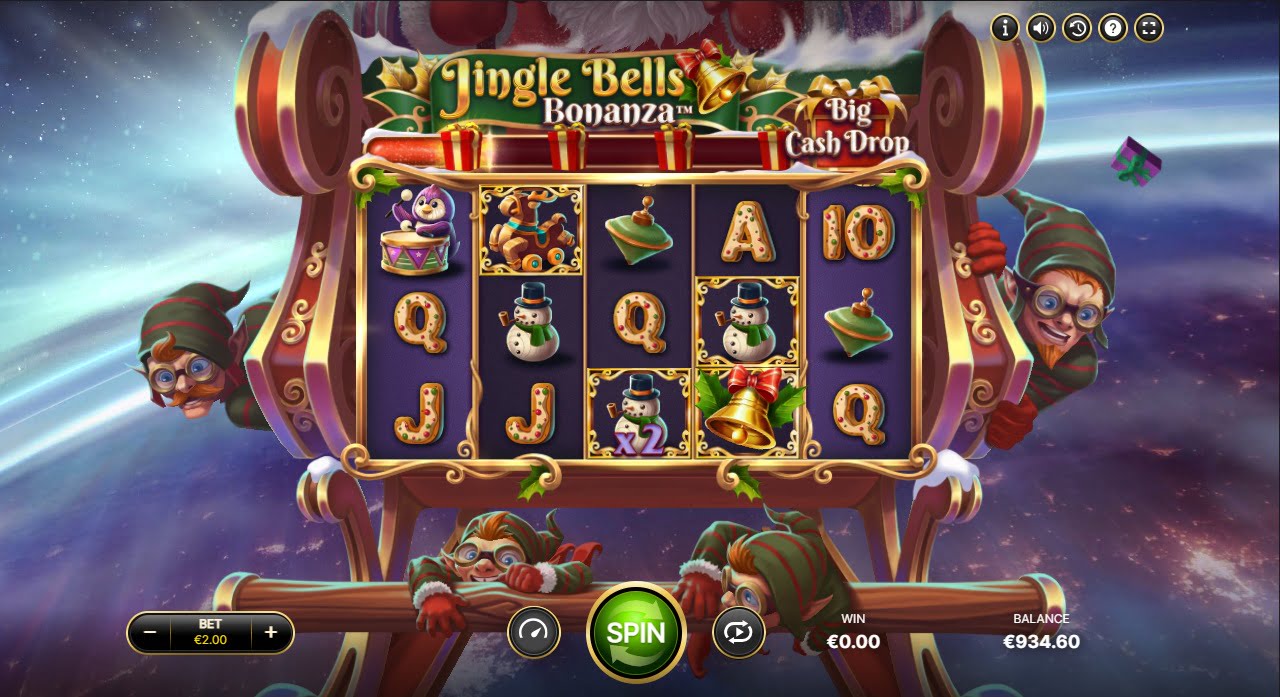The image size is (1280, 697).
Task: Spin the reels with the green SPIN button
Action: 636,632
